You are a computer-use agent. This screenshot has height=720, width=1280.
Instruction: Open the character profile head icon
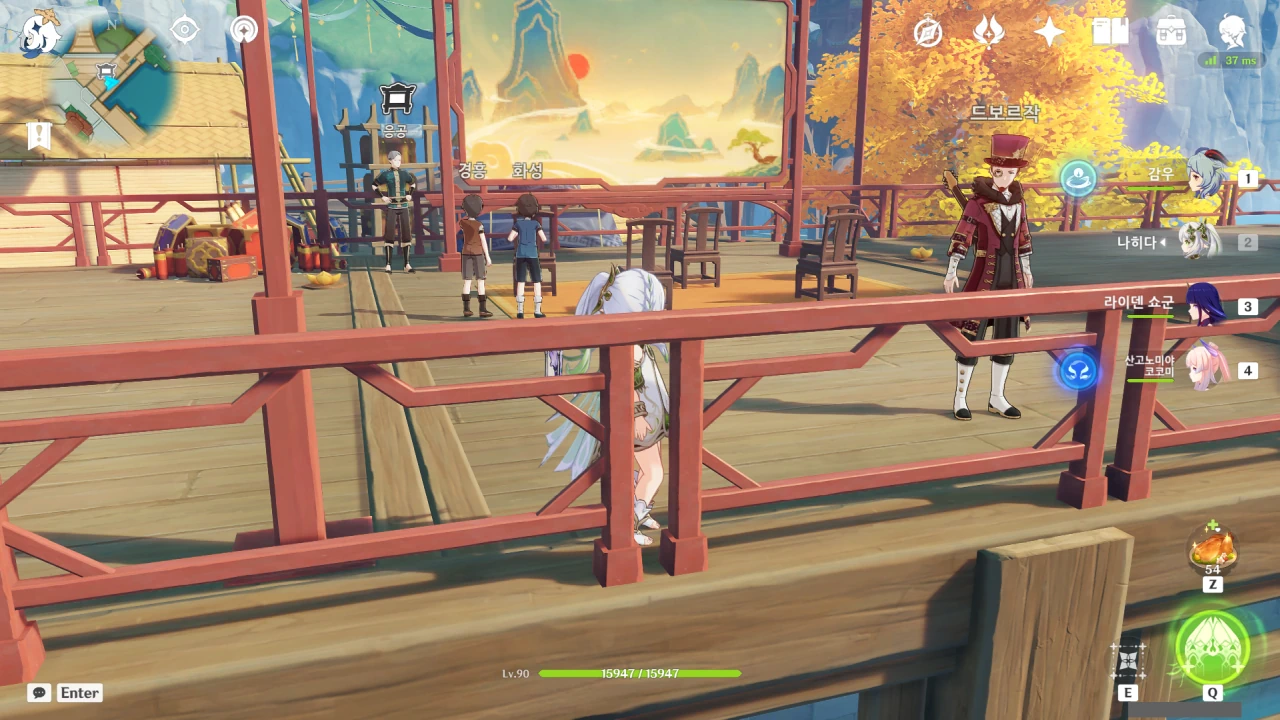click(x=1232, y=32)
